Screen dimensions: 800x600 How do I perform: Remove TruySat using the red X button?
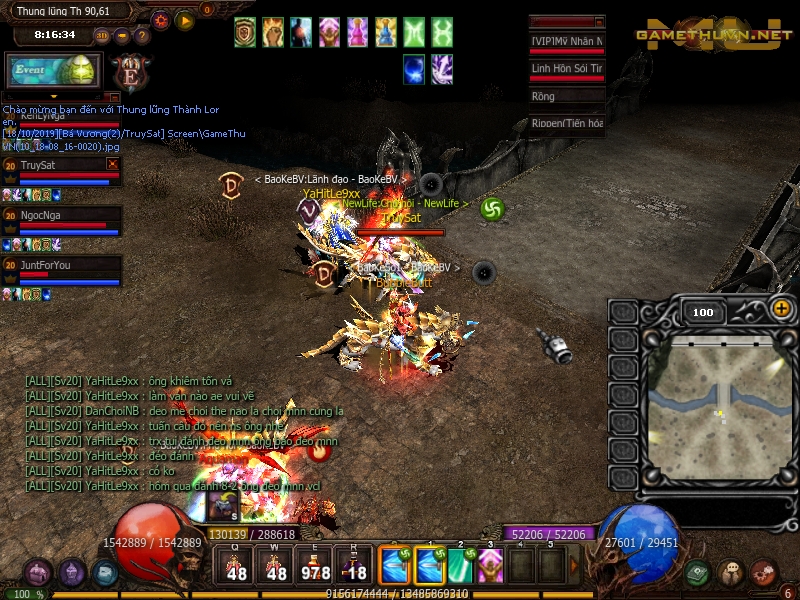[x=113, y=163]
